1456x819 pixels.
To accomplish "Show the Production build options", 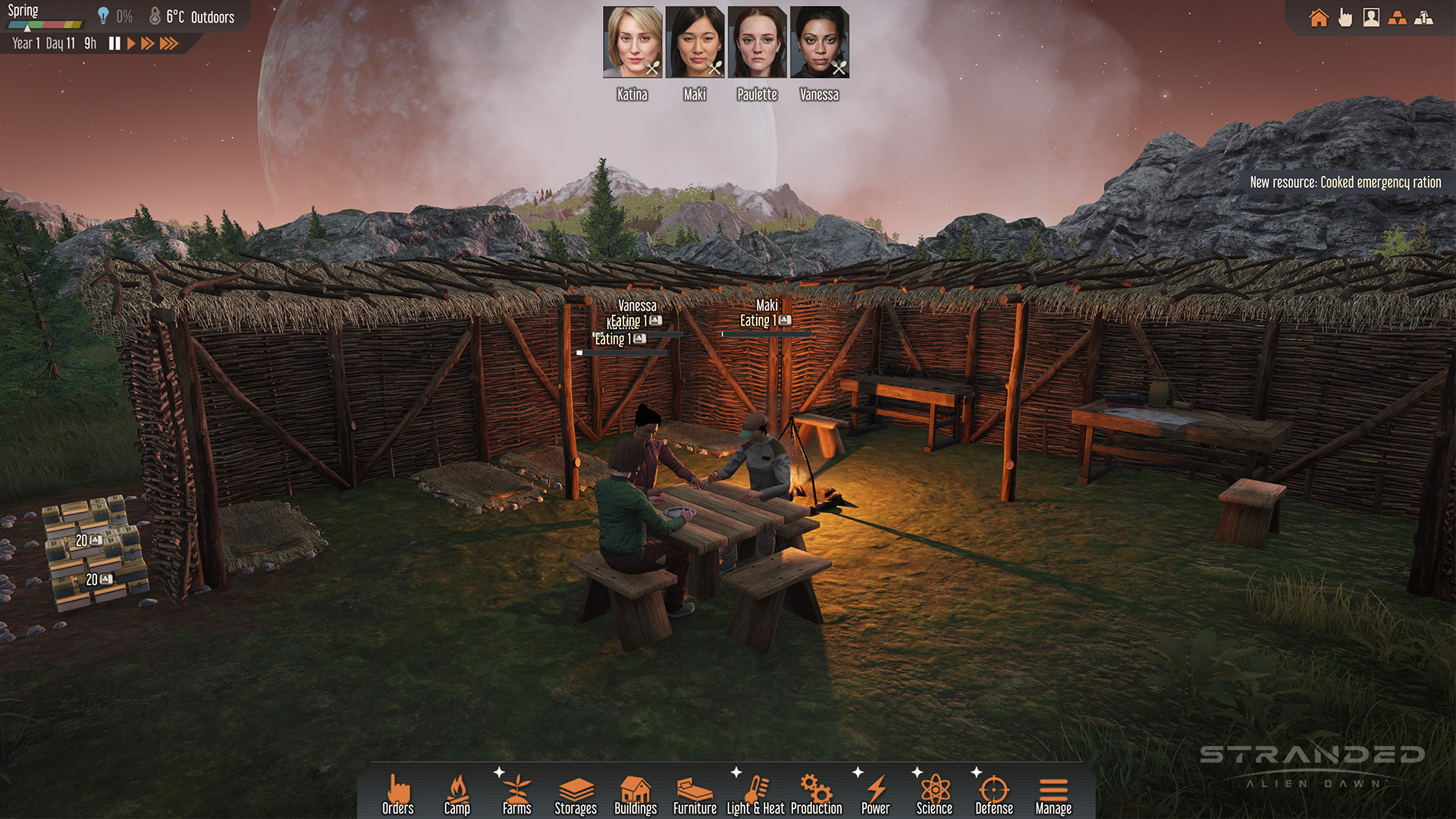I will [816, 794].
